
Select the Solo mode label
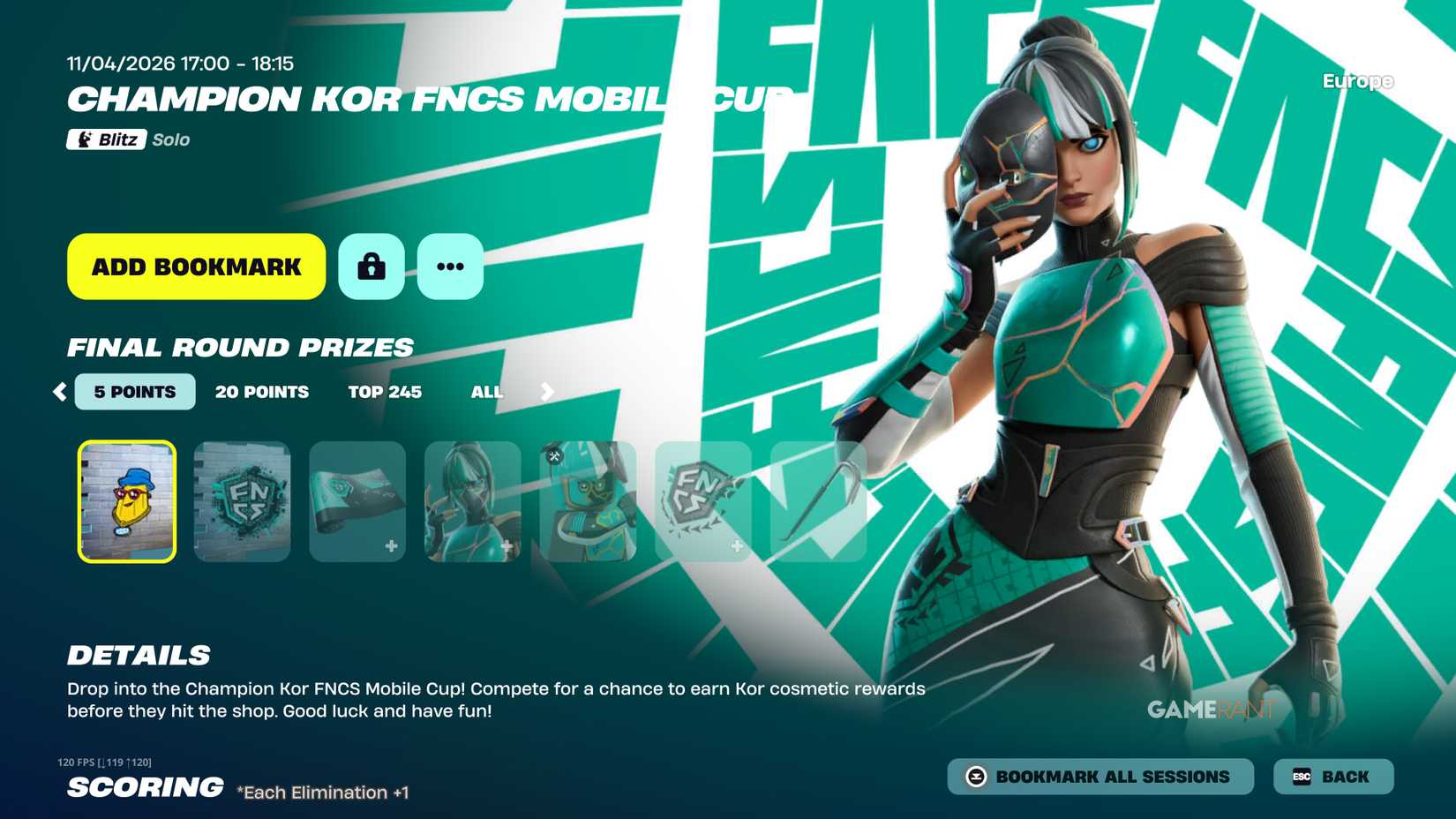pos(171,139)
